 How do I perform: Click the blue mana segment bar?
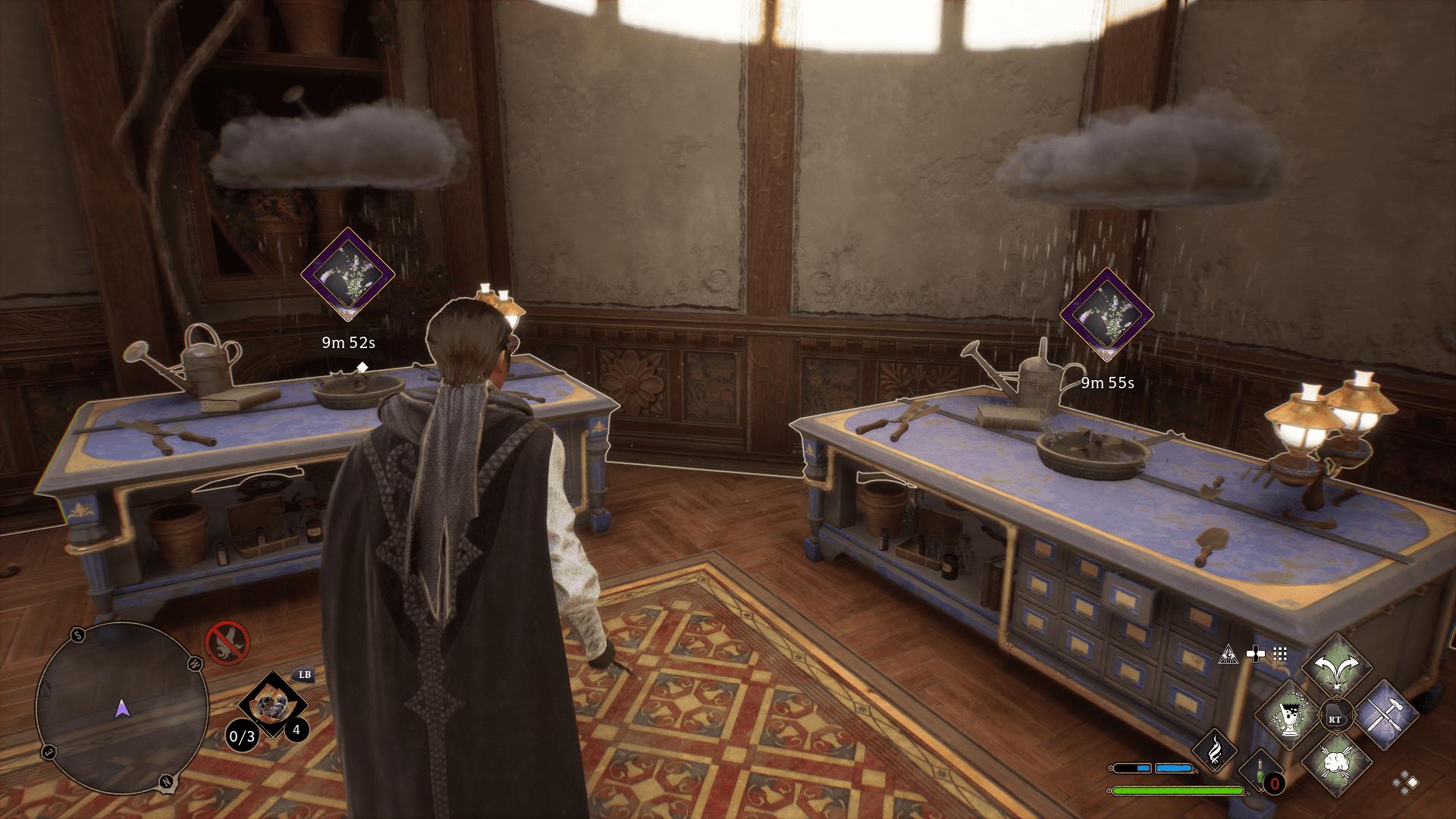tap(1172, 769)
